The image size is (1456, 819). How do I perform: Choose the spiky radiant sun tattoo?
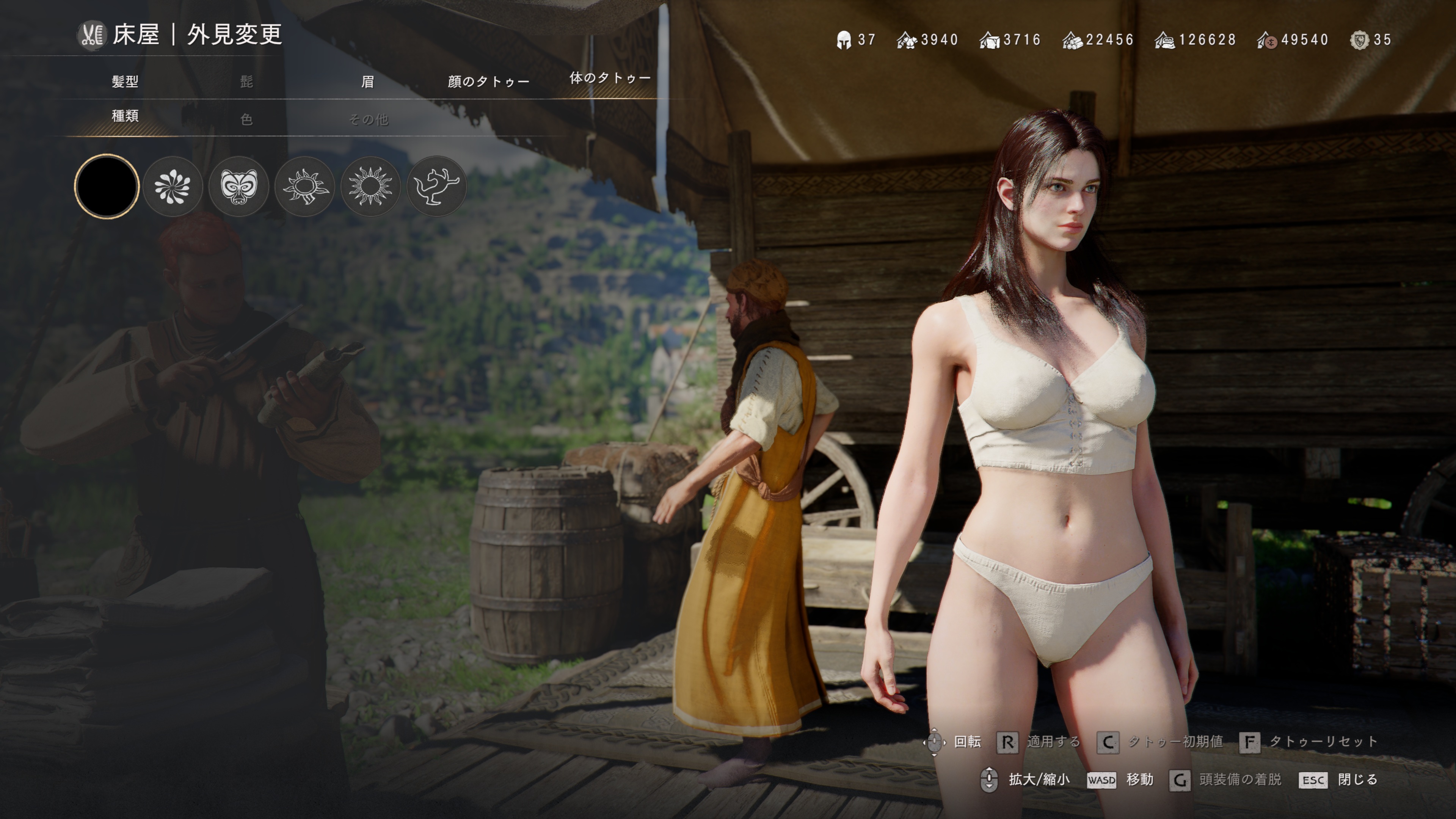click(x=371, y=187)
